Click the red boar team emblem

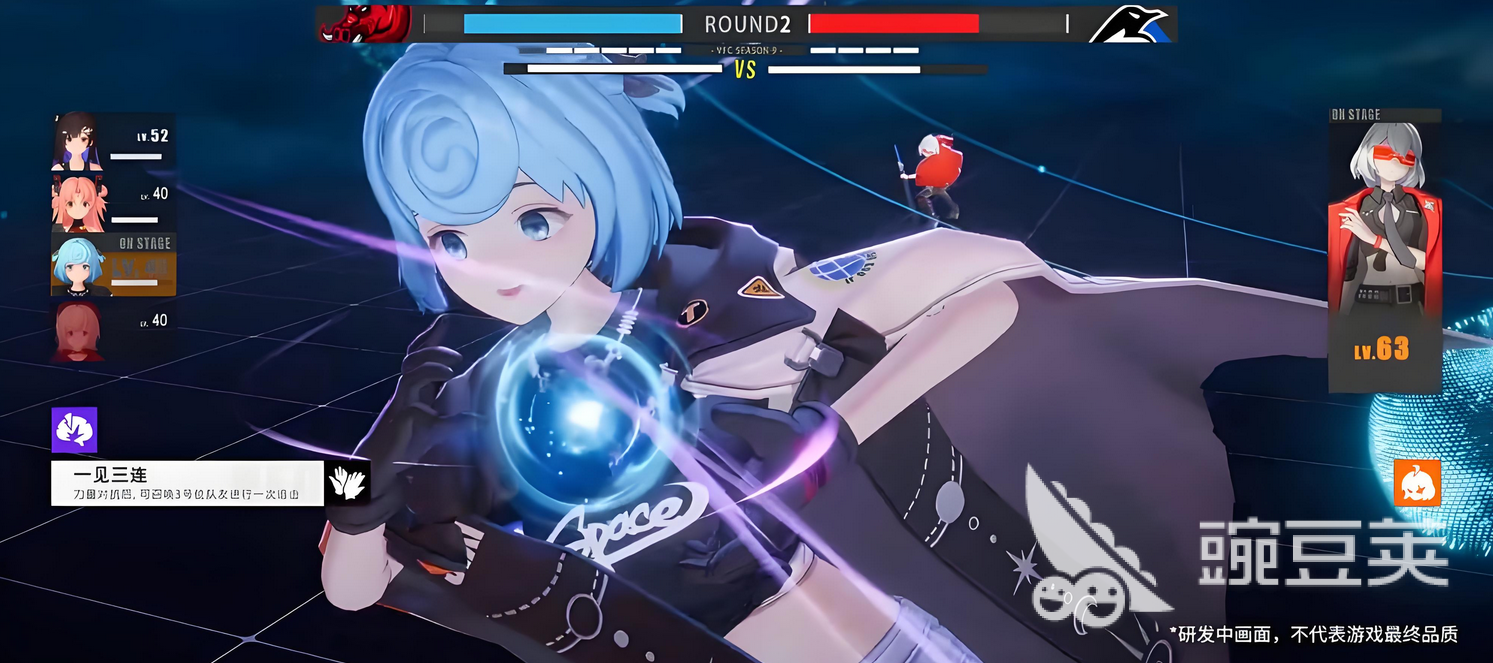pos(365,24)
